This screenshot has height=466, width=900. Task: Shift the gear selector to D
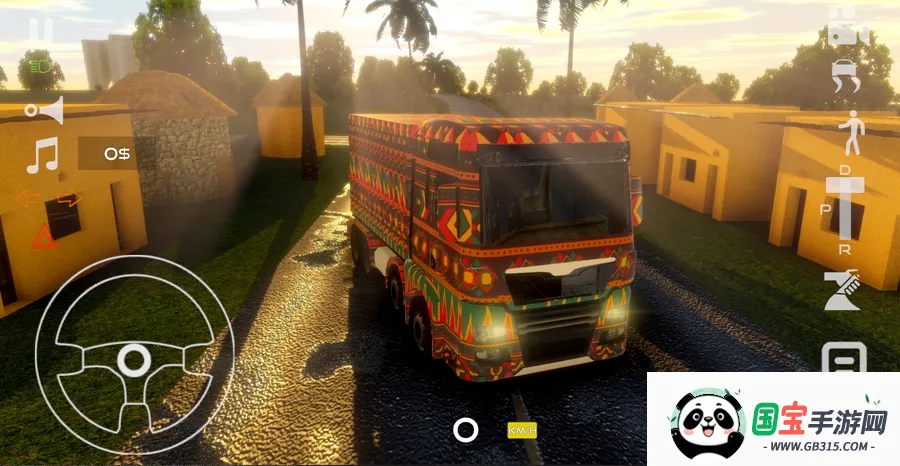pyautogui.click(x=846, y=171)
